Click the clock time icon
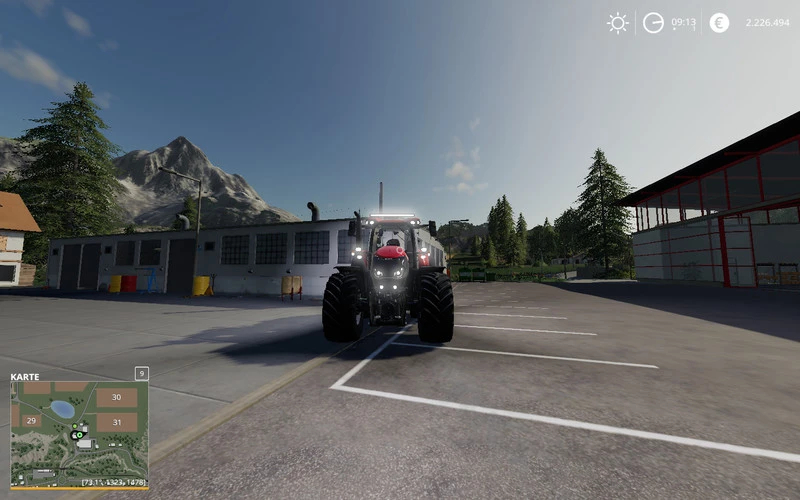This screenshot has width=800, height=500. 653,23
